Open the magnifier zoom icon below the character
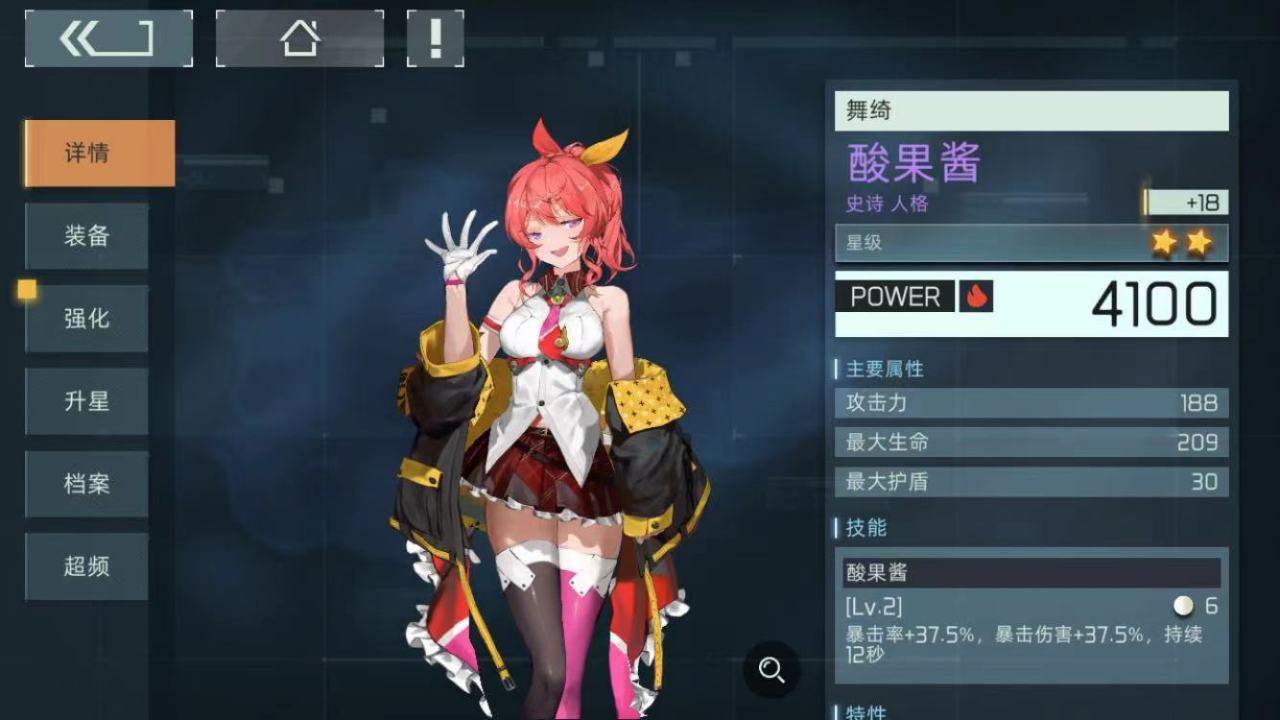The image size is (1280, 720). point(771,672)
